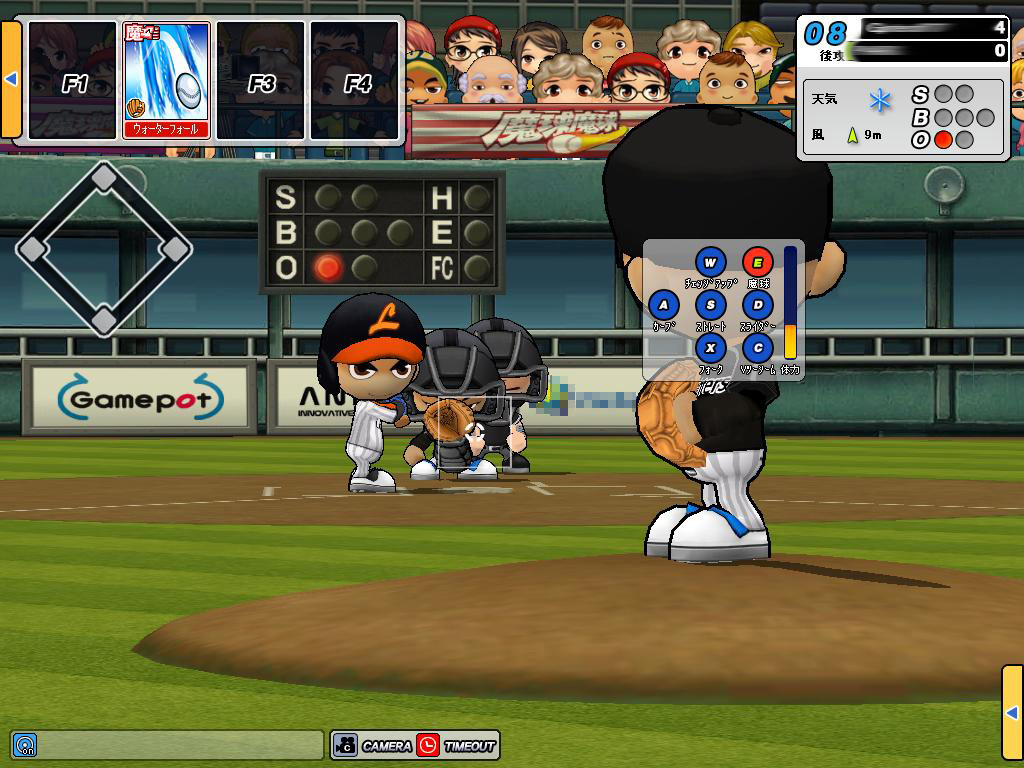Select the Waterfall magic pitch card
Screen dimensions: 1024x768
tap(166, 80)
